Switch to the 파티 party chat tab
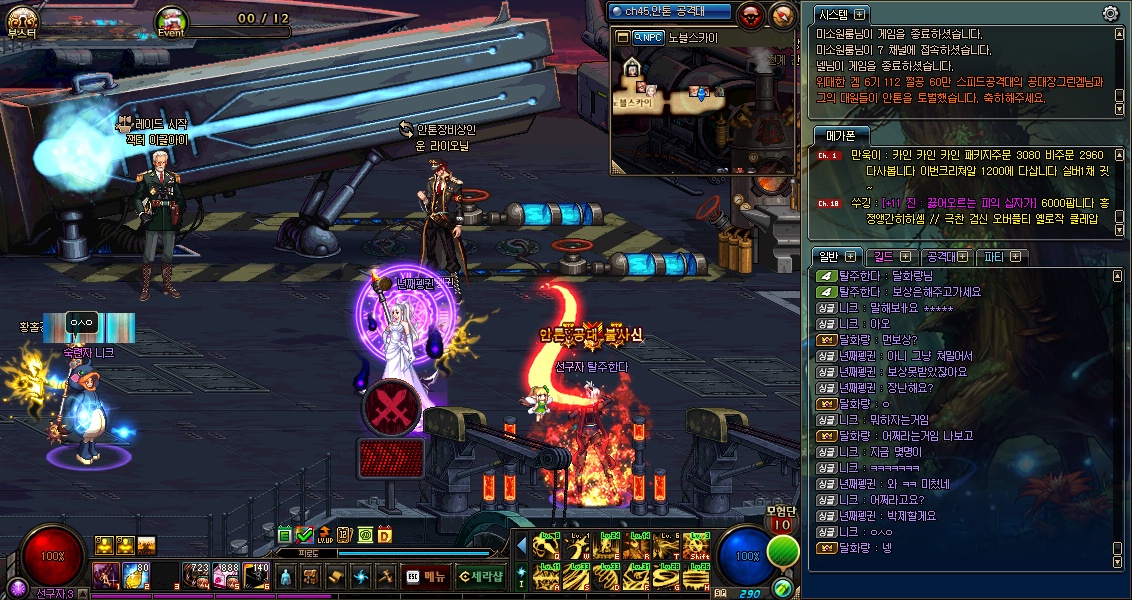This screenshot has height=600, width=1132. point(994,257)
